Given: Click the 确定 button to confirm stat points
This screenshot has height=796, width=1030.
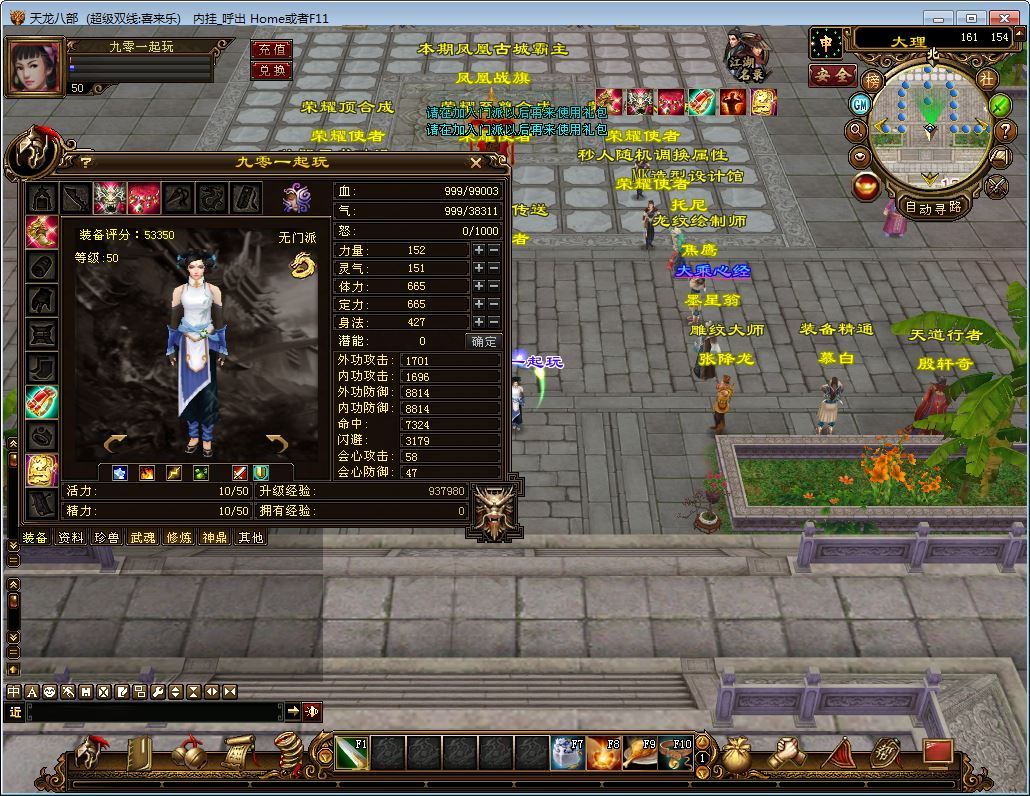Looking at the screenshot, I should [x=484, y=341].
